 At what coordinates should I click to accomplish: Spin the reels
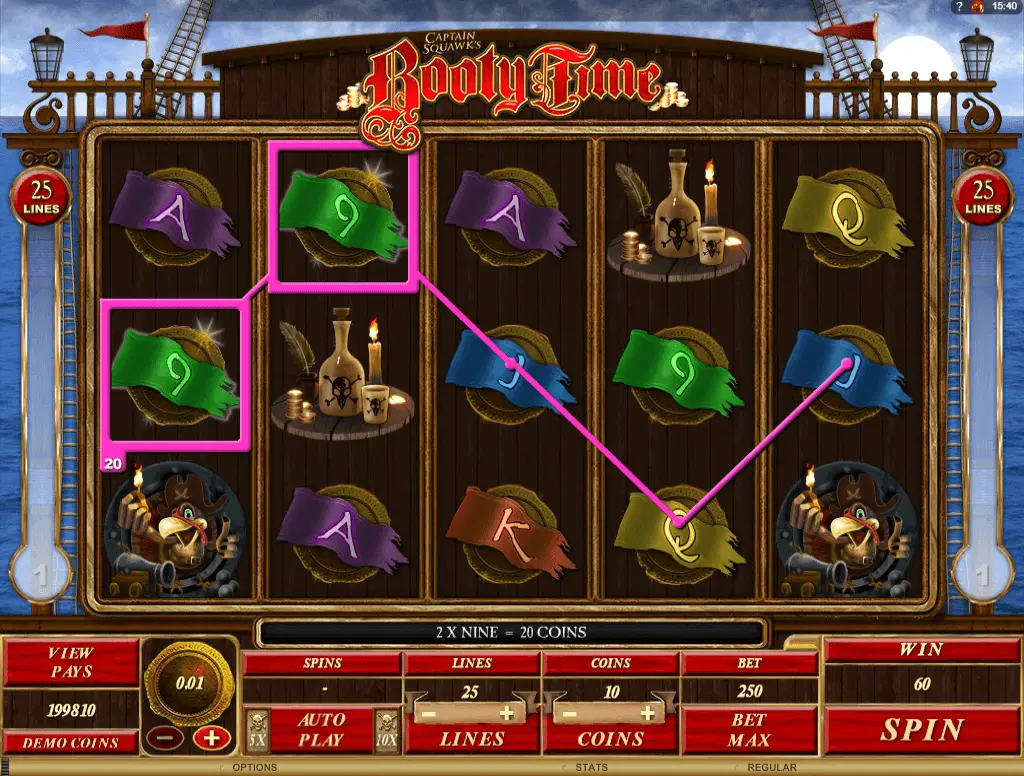click(921, 730)
